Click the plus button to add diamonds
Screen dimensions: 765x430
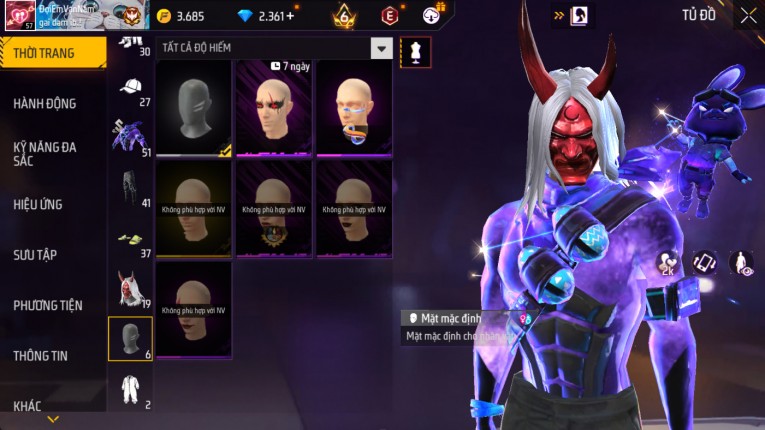point(290,16)
